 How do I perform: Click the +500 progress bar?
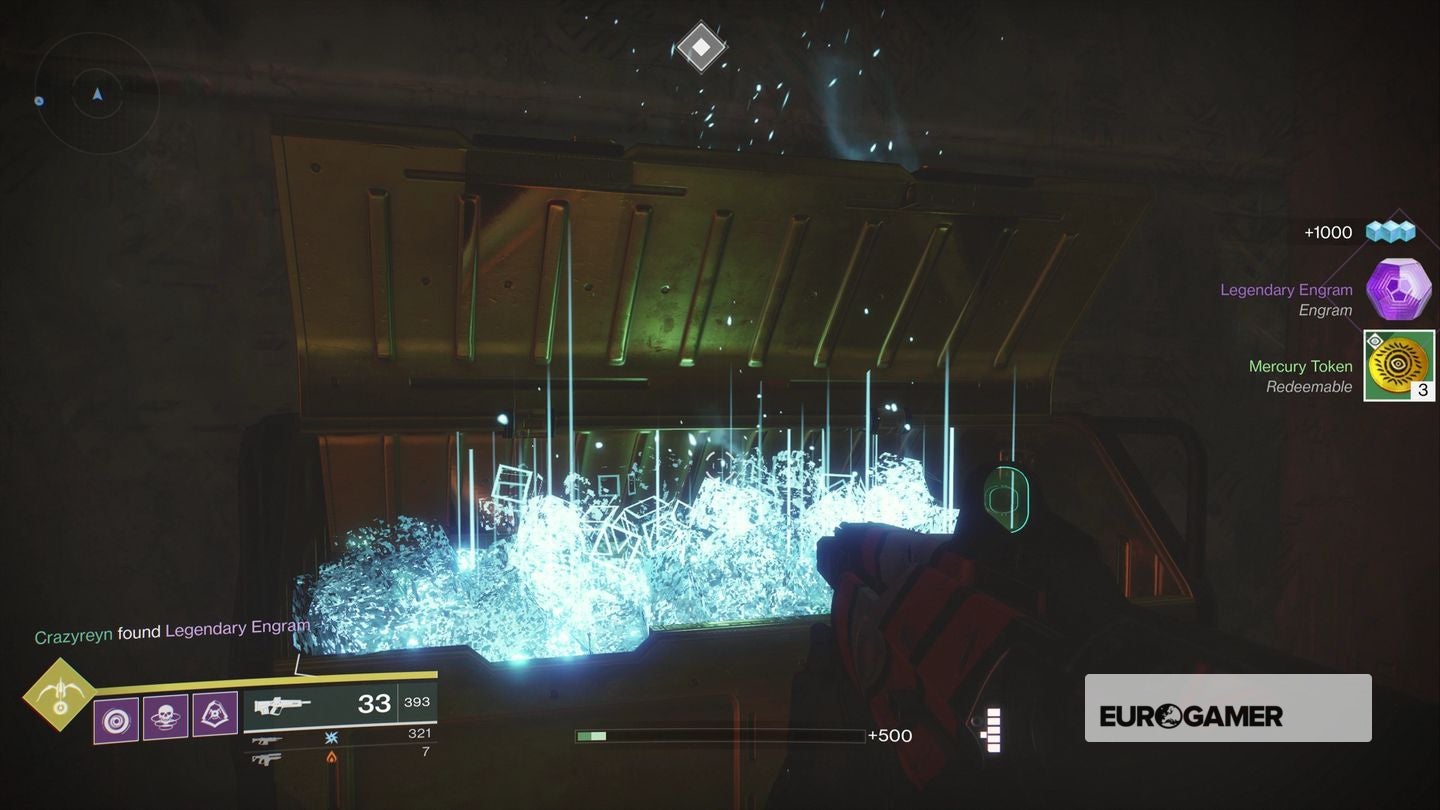pyautogui.click(x=718, y=735)
